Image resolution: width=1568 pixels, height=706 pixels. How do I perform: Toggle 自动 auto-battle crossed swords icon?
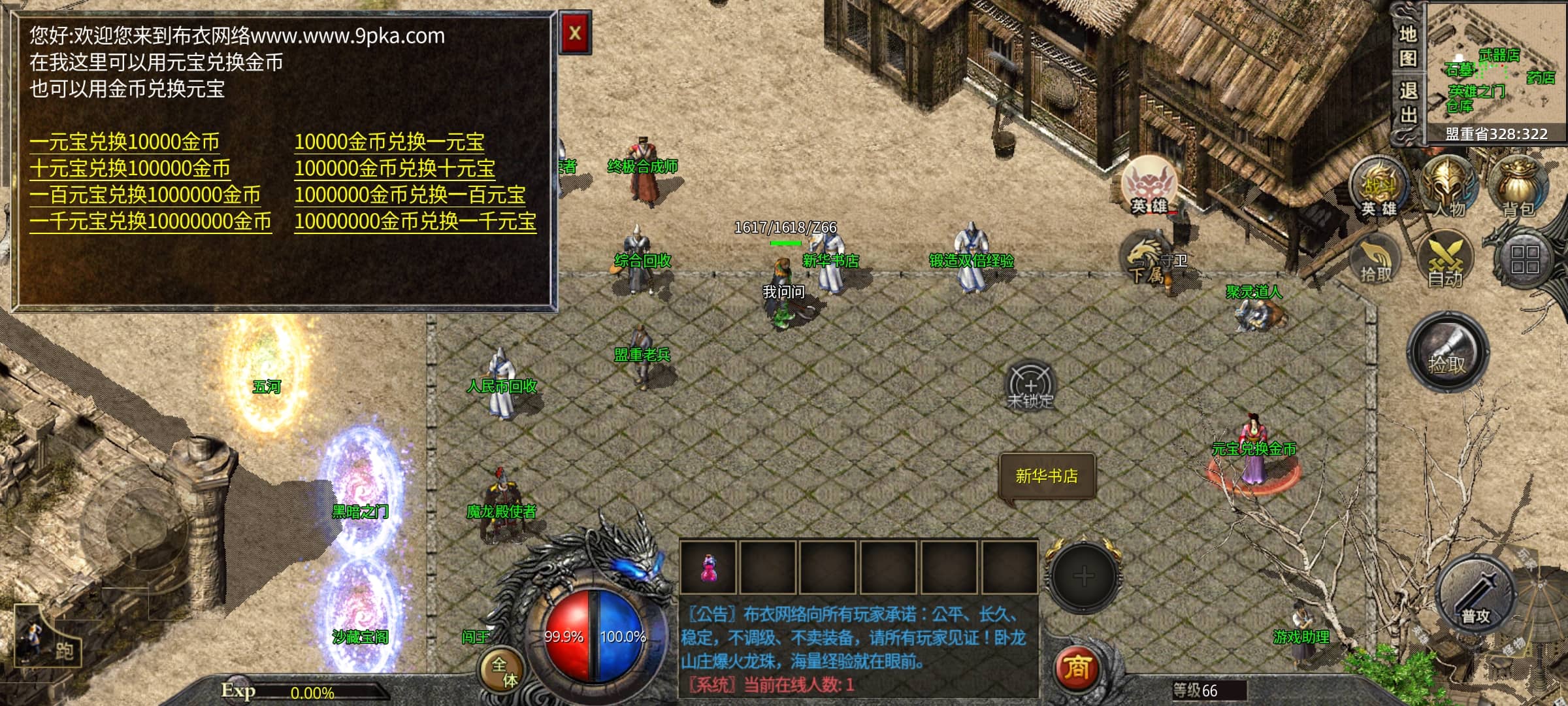pos(1446,260)
